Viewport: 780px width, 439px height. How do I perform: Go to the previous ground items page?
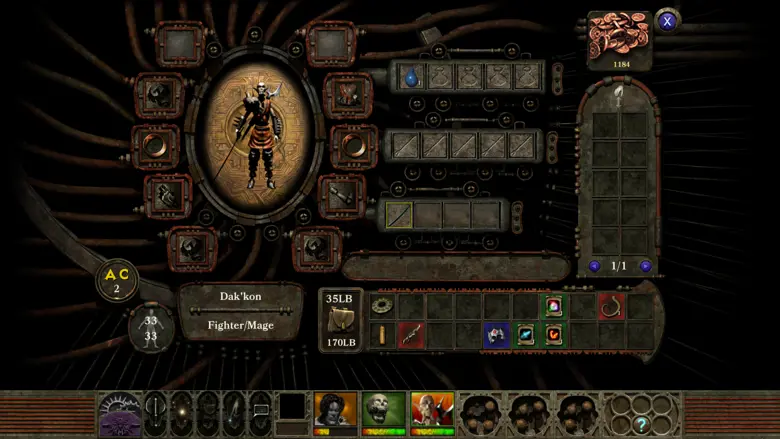coord(595,266)
